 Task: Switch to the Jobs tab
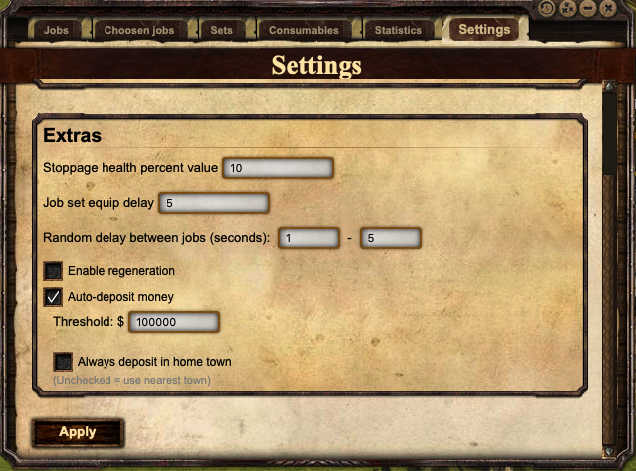[55, 30]
